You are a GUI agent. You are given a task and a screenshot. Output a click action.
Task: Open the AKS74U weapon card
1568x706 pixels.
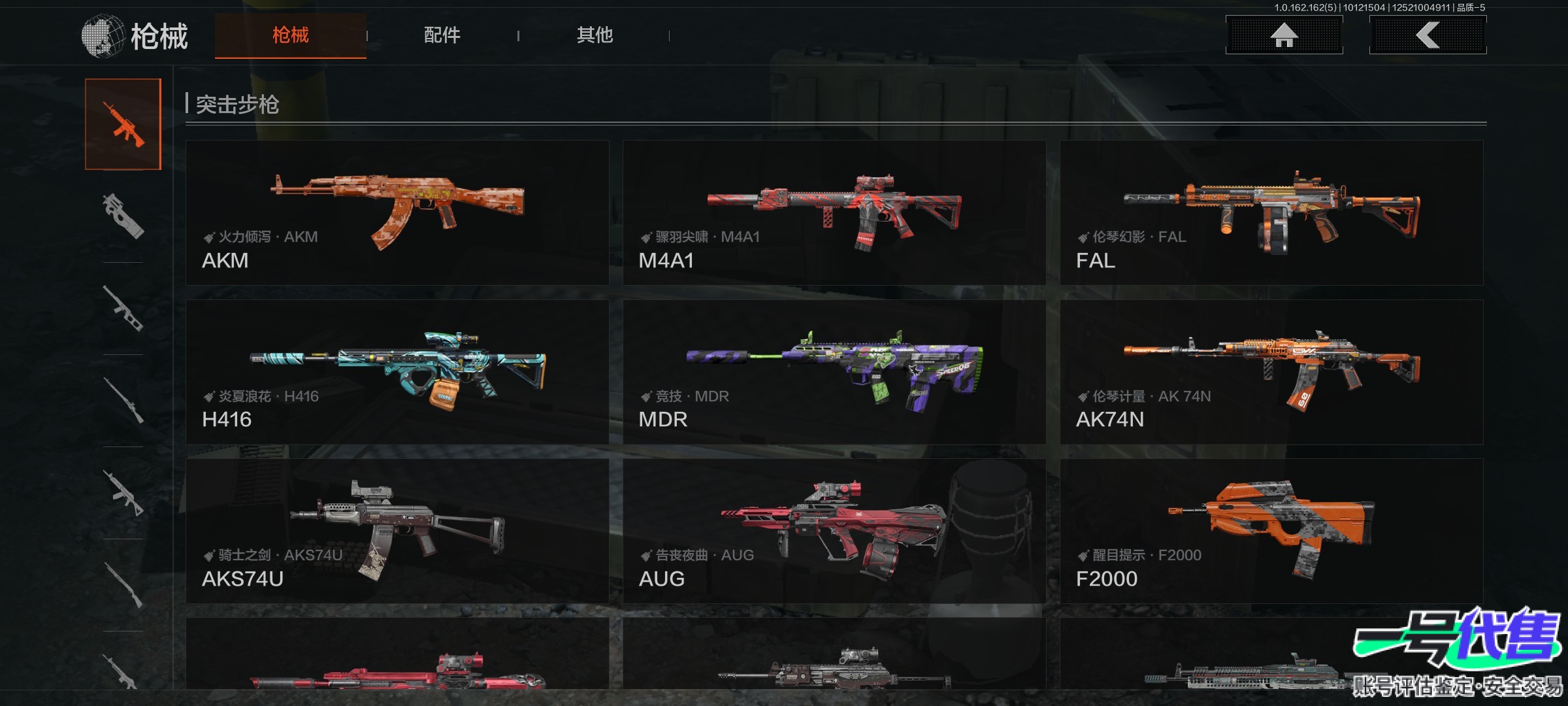tap(397, 531)
